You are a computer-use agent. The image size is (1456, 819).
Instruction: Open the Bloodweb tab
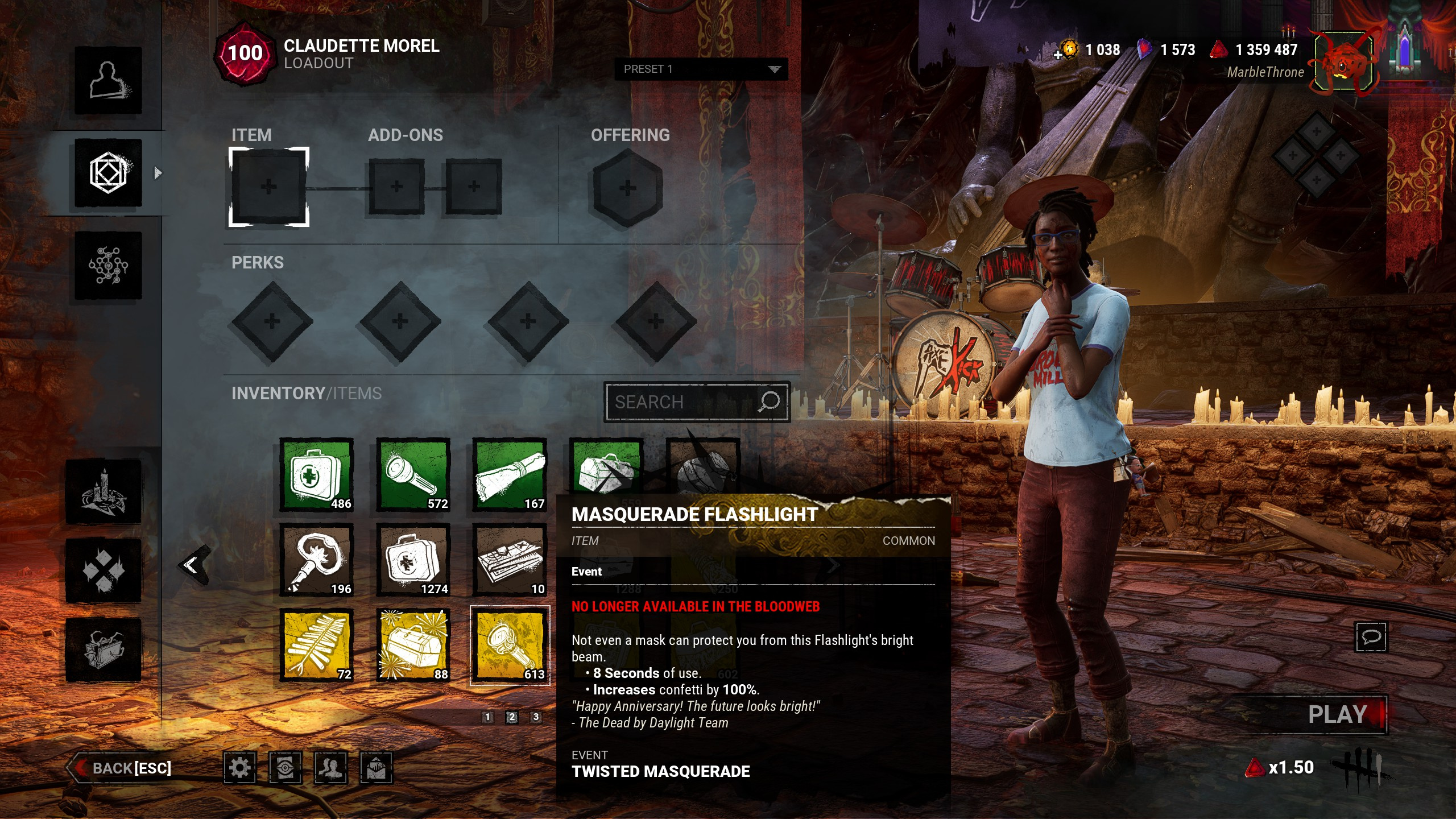click(108, 265)
